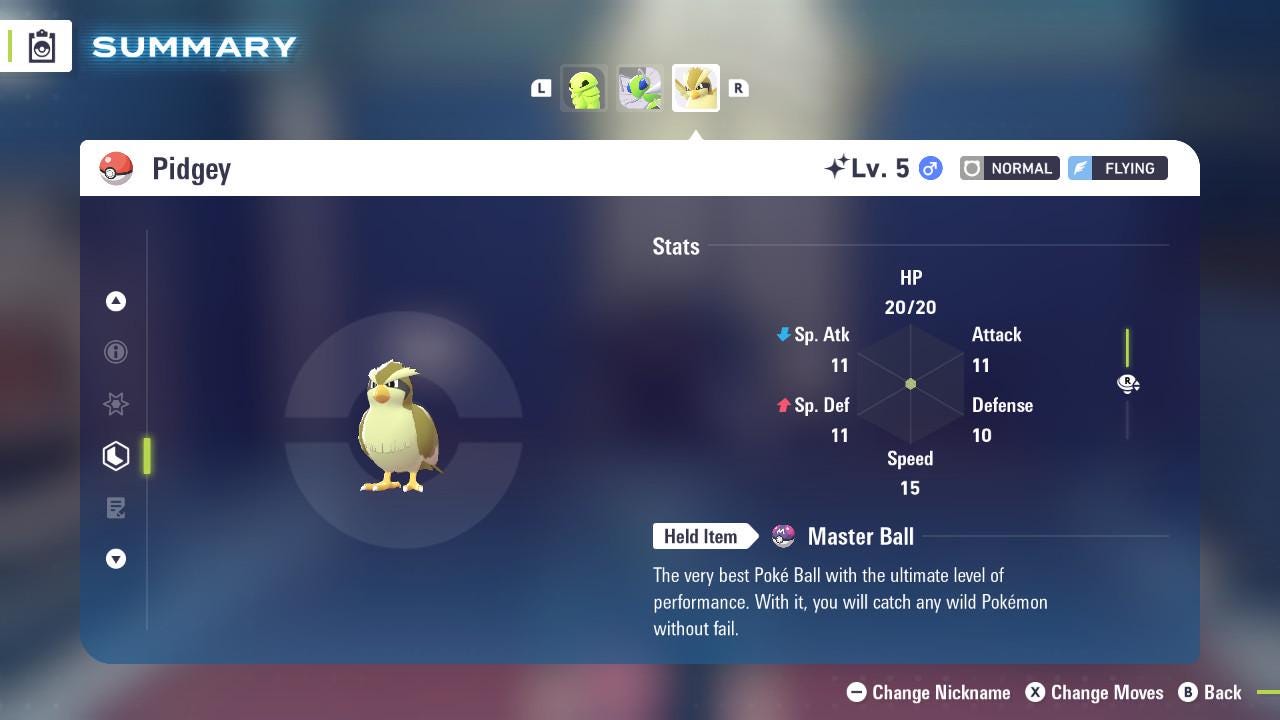Switch to Metapod's summary tab
This screenshot has height=720, width=1280.
pyautogui.click(x=640, y=88)
